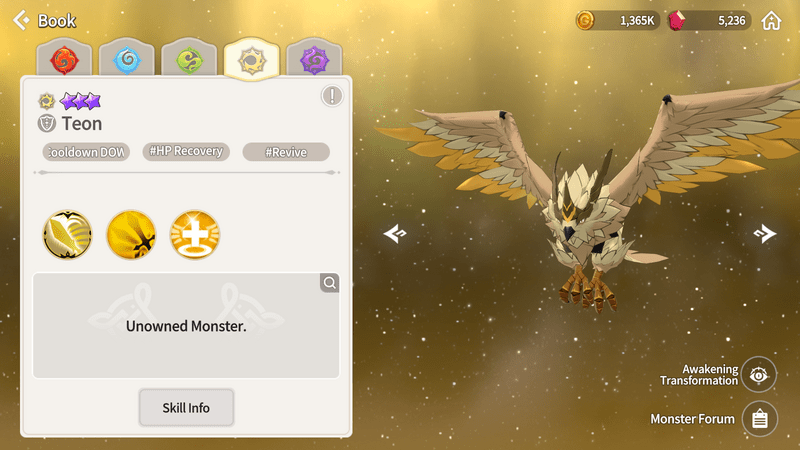View the healing cross skill icon
Screen dimensions: 800x450
[195, 234]
